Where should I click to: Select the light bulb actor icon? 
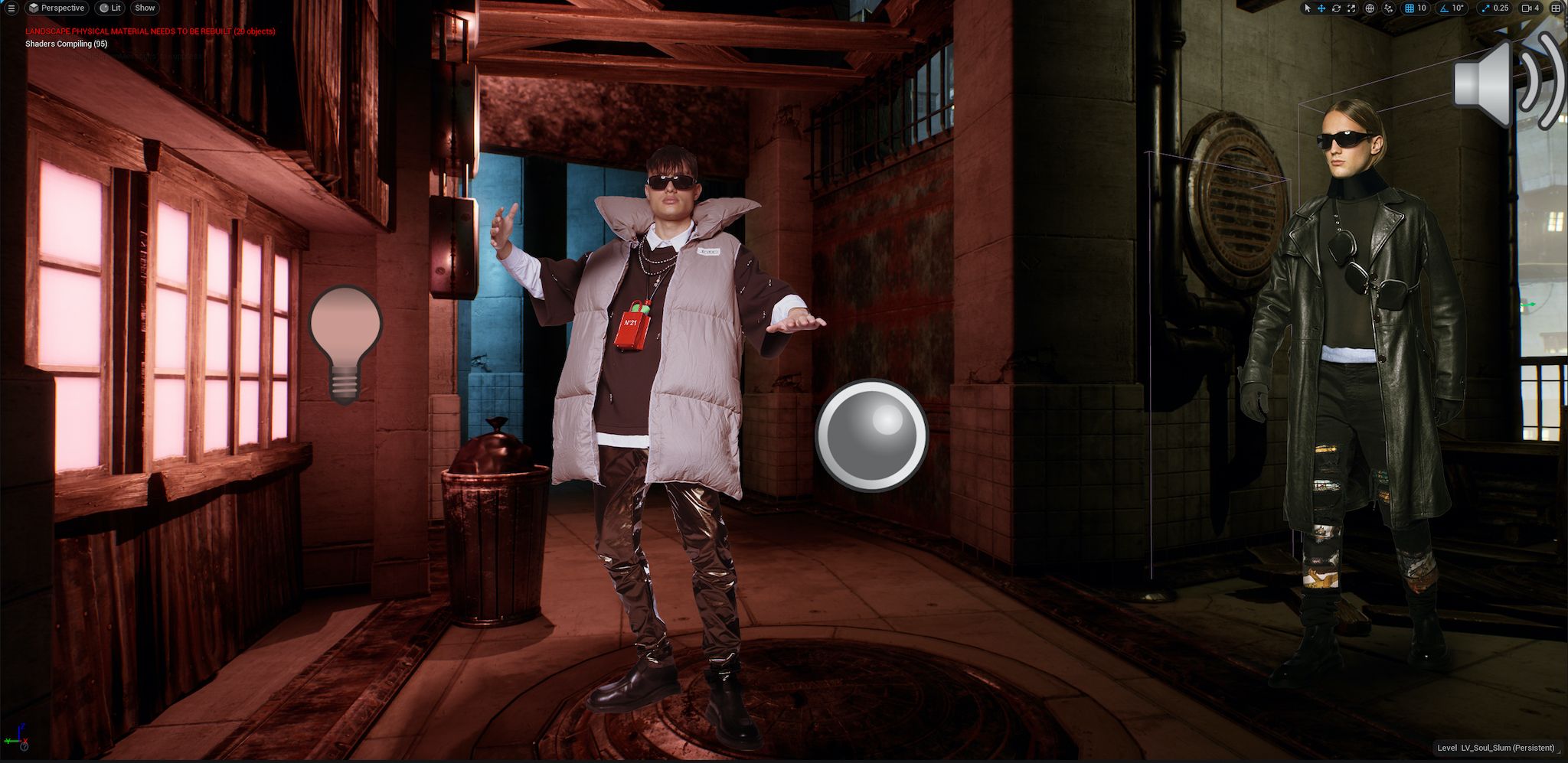345,344
